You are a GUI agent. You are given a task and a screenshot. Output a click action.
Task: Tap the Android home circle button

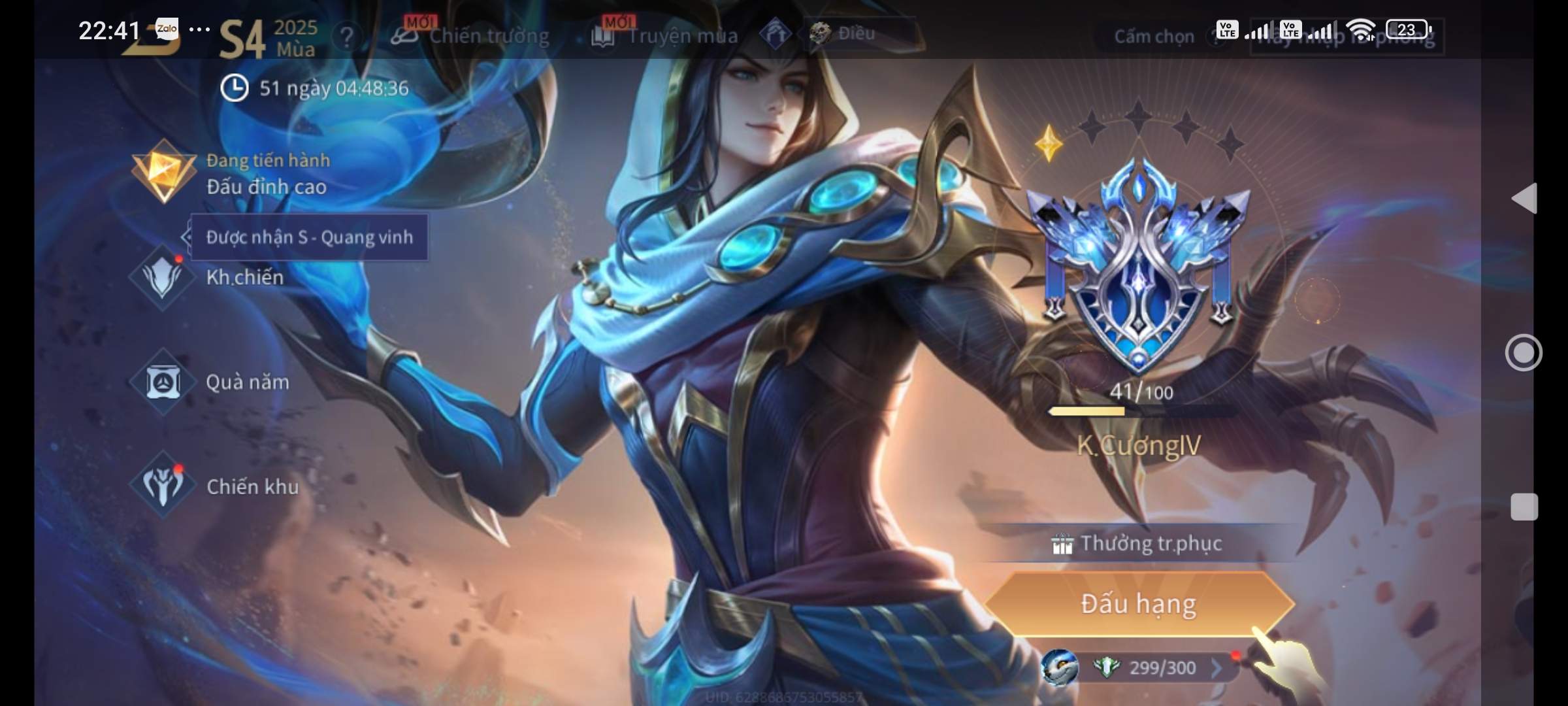(1524, 353)
